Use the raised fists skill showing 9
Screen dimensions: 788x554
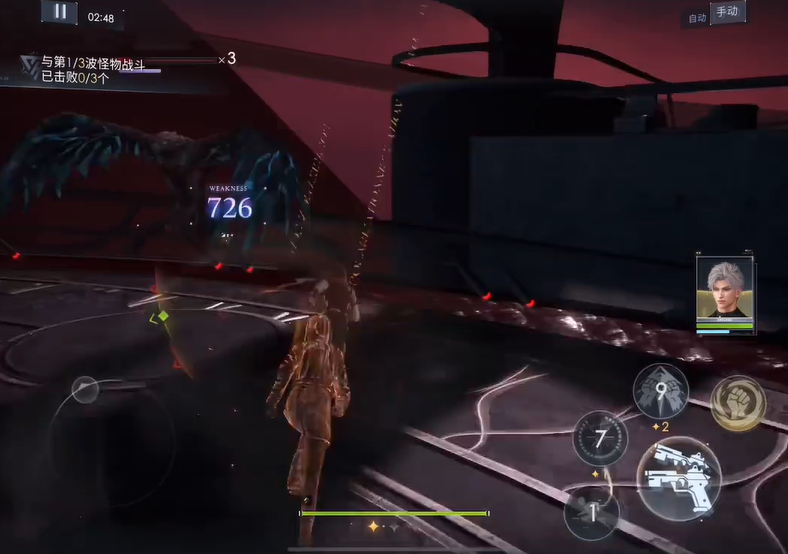661,391
